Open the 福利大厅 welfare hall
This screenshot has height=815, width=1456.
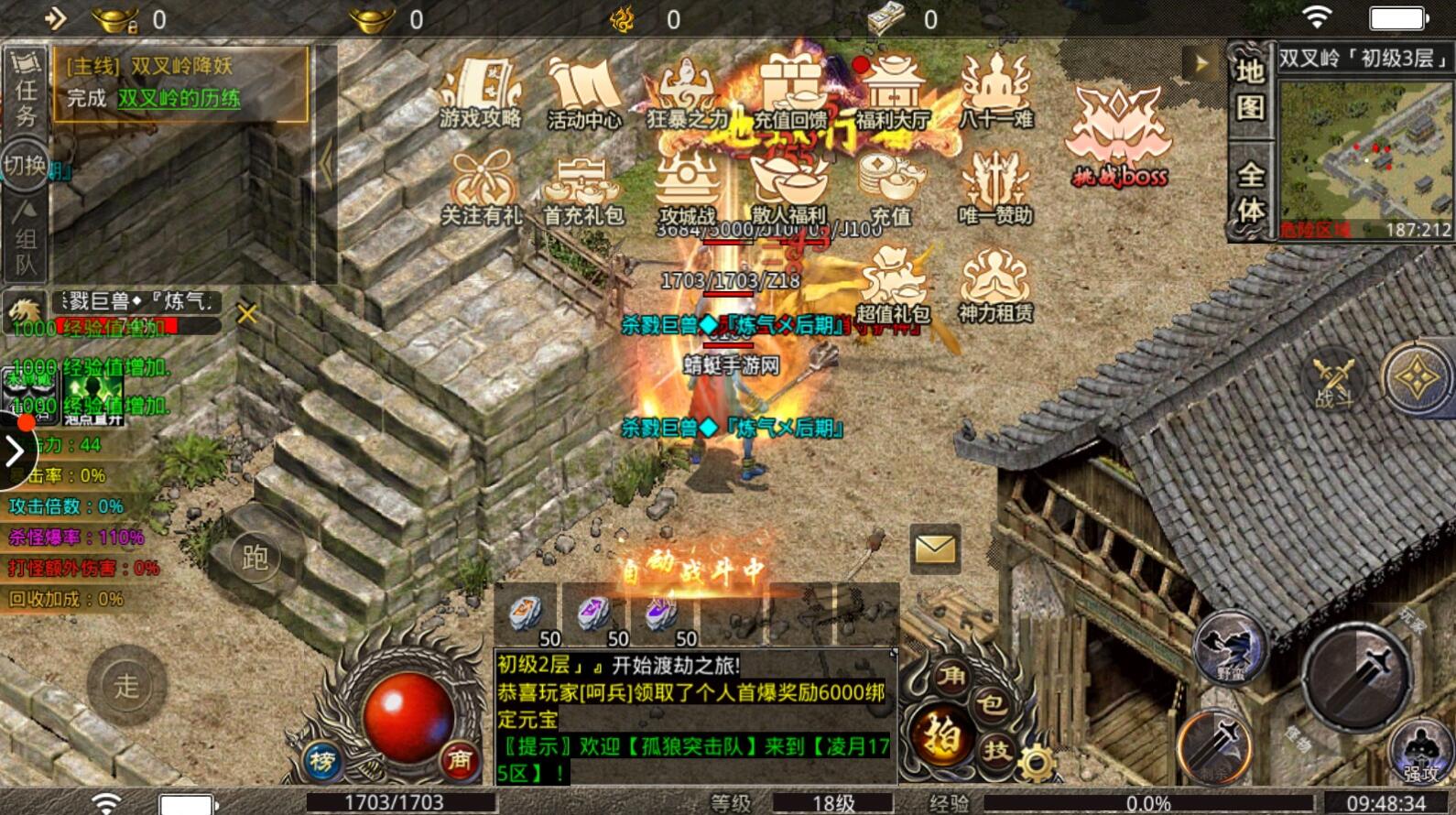click(x=892, y=93)
